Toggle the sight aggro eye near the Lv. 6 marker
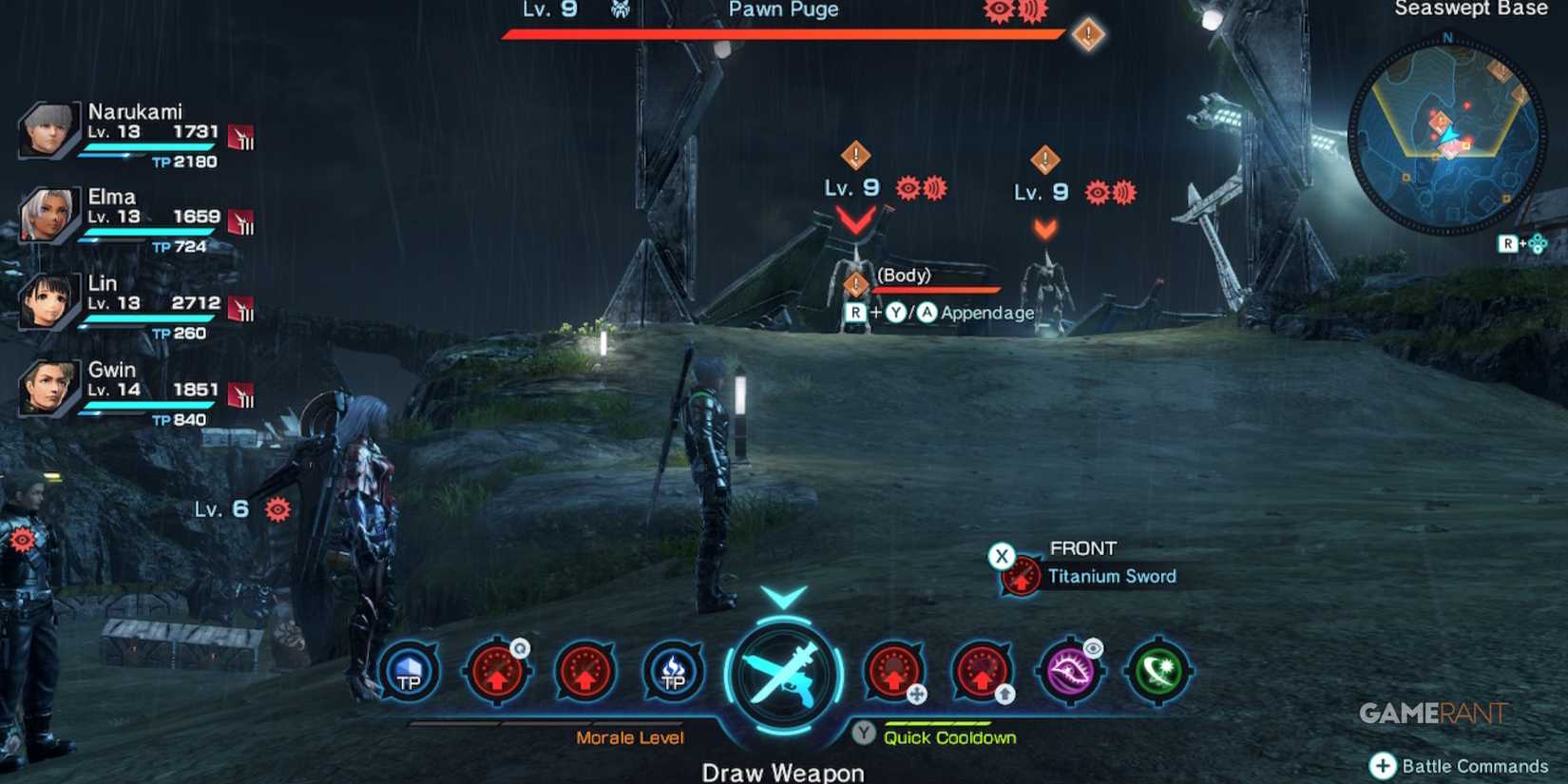Screen dimensions: 1568x784 276,508
